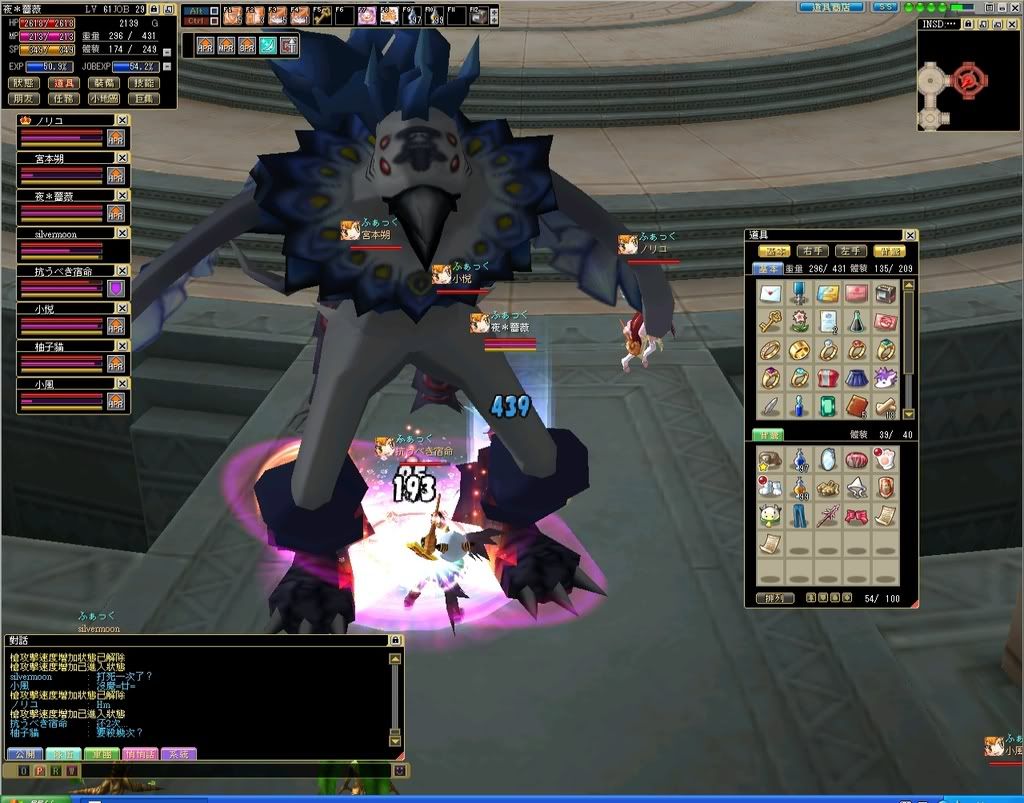Open the 狀態 status menu button
This screenshot has height=803, width=1024.
[x=26, y=83]
